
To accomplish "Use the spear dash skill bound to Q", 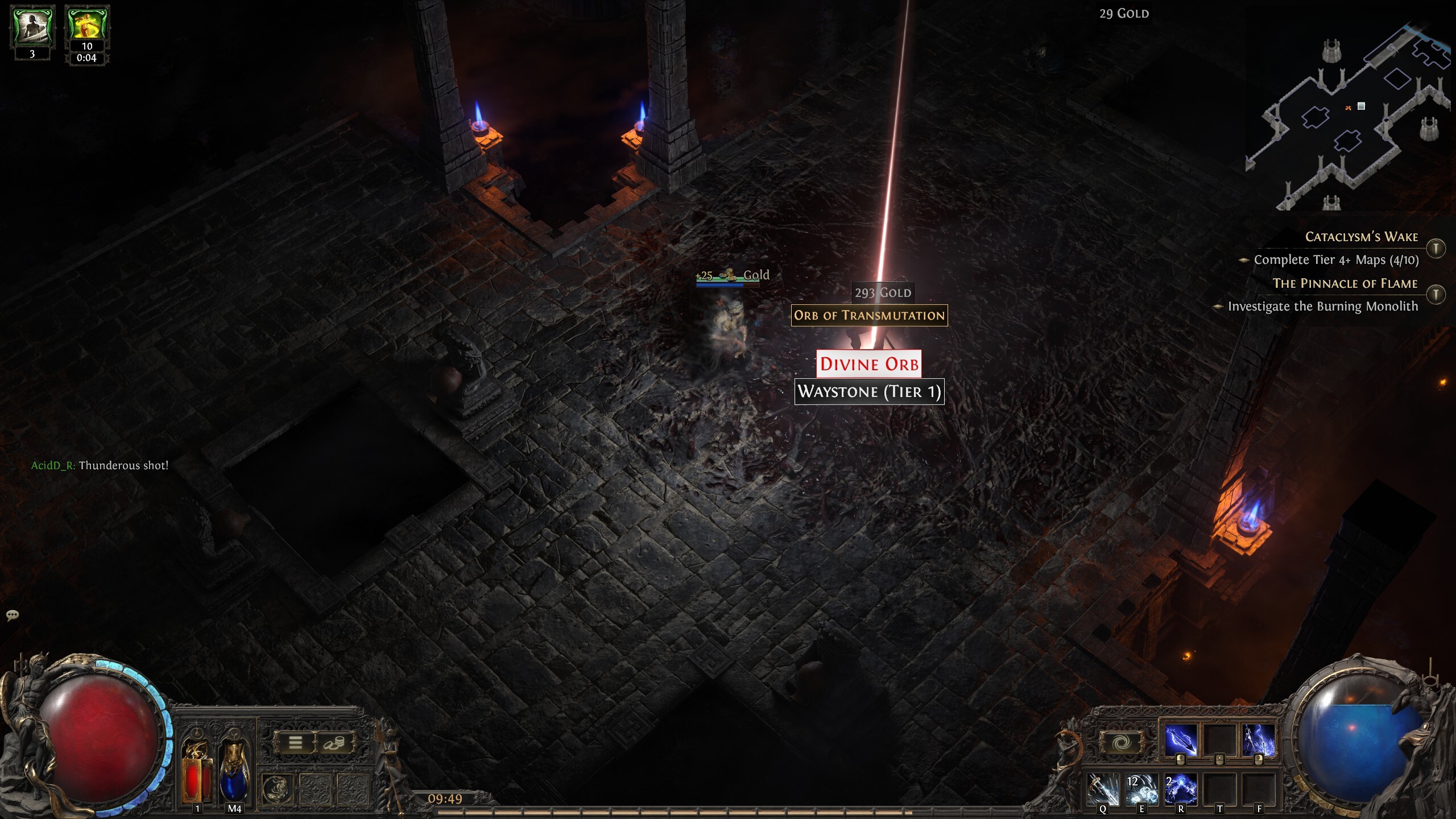I will click(x=1103, y=789).
